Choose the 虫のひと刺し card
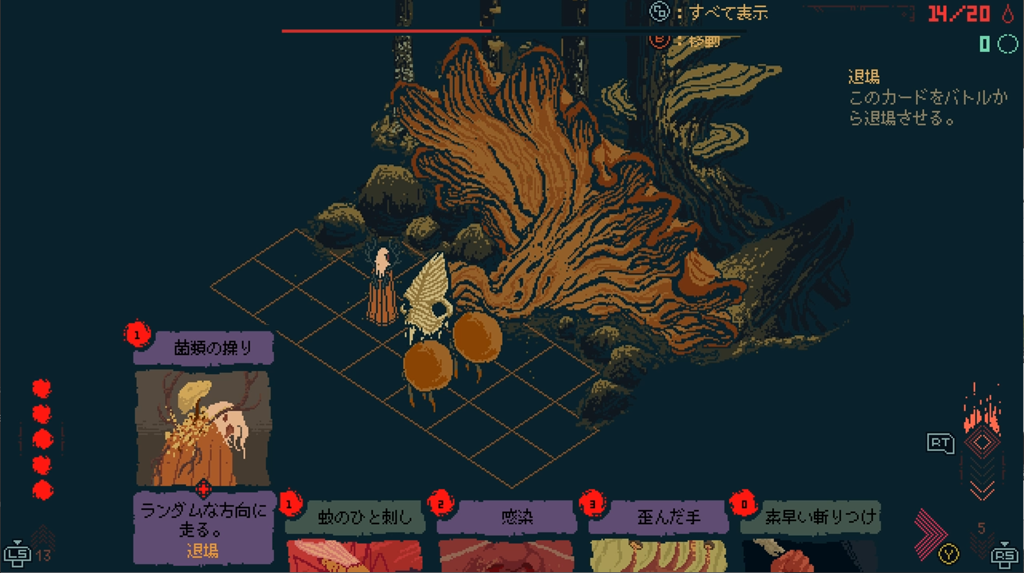 (x=352, y=536)
